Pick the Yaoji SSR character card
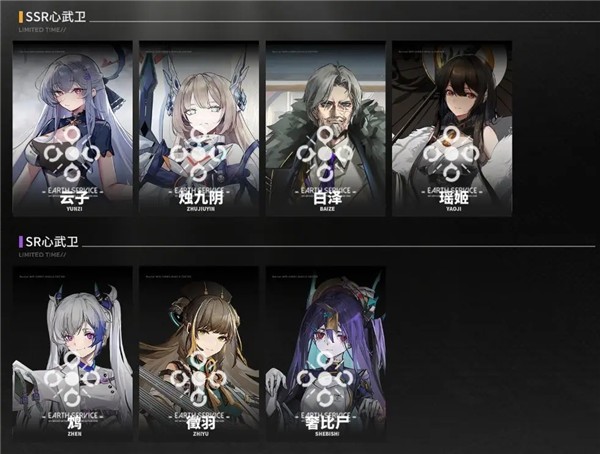 tap(451, 128)
